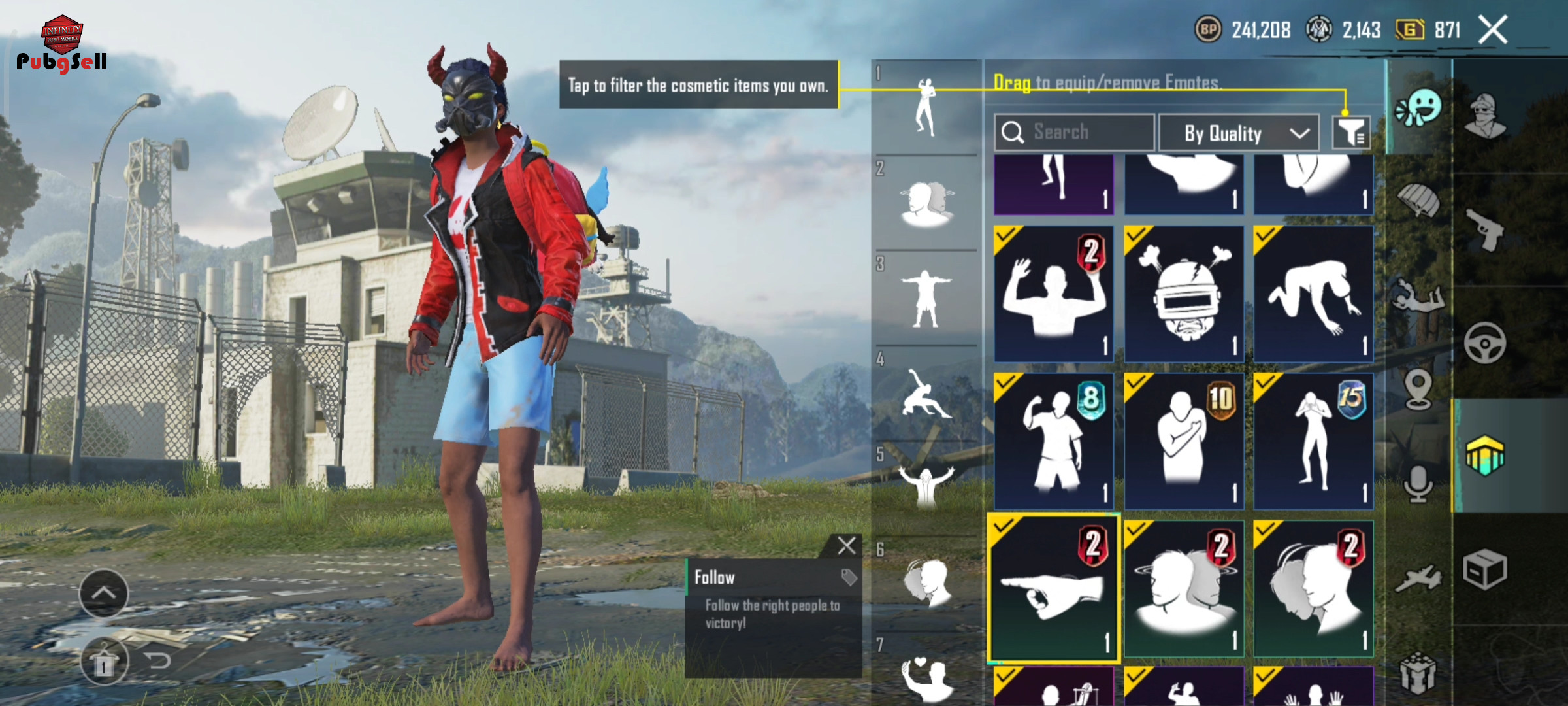Close the Follow emote description popup
The width and height of the screenshot is (1568, 706).
coord(847,546)
